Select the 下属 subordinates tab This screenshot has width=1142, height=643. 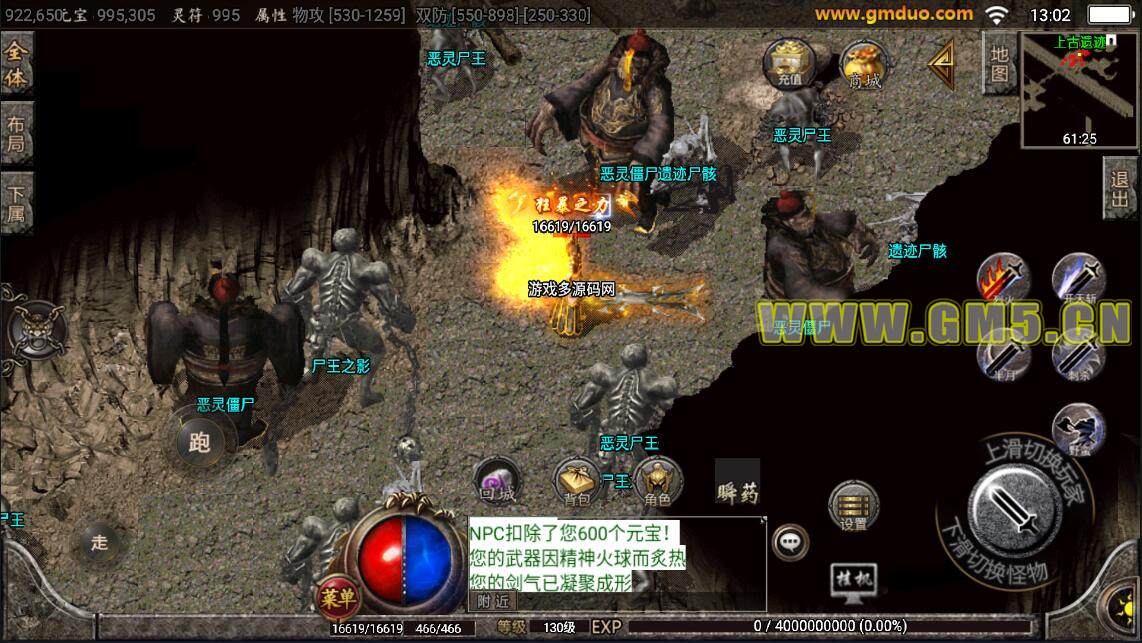tap(16, 204)
